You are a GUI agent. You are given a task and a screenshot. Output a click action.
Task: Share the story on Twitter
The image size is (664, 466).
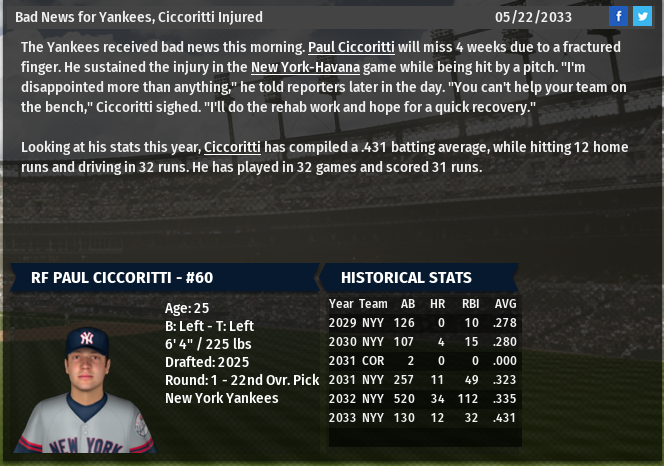coord(642,16)
